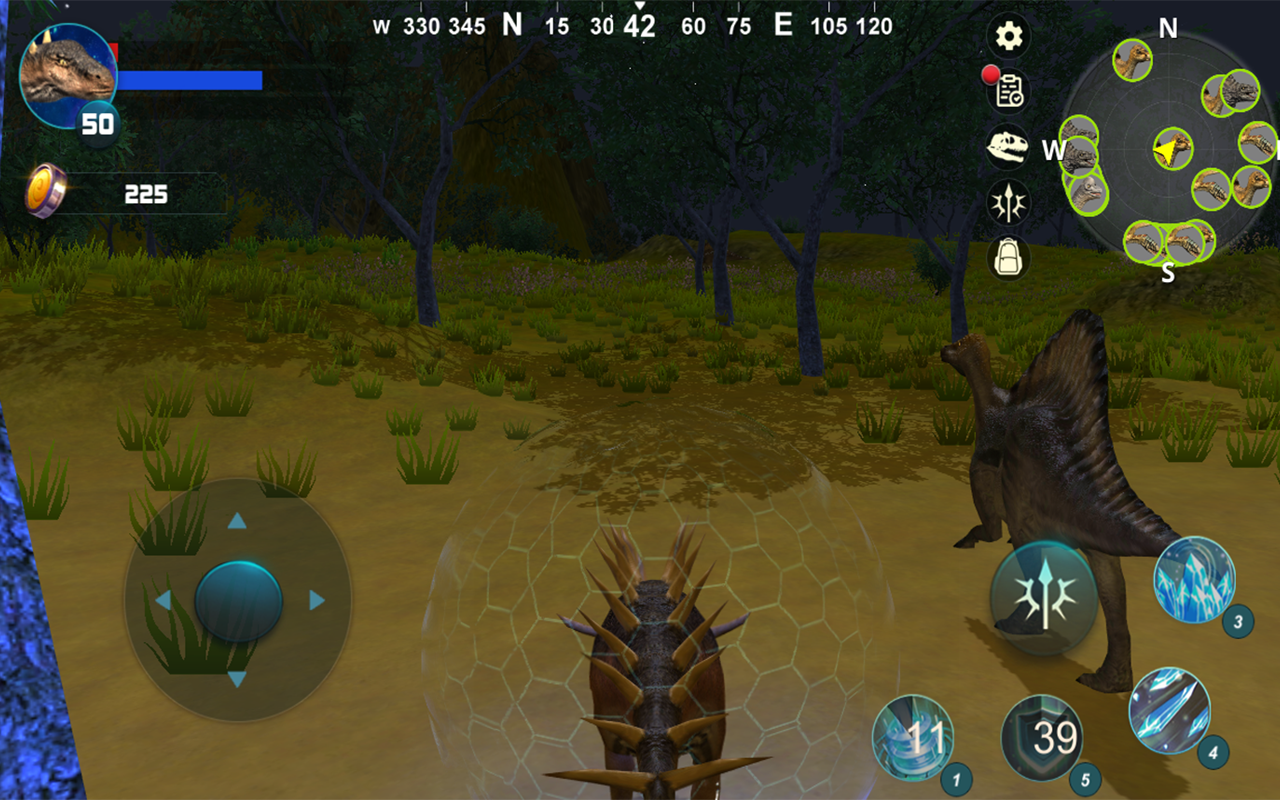Viewport: 1280px width, 800px height.
Task: Open the settings gear menu
Action: [1007, 36]
